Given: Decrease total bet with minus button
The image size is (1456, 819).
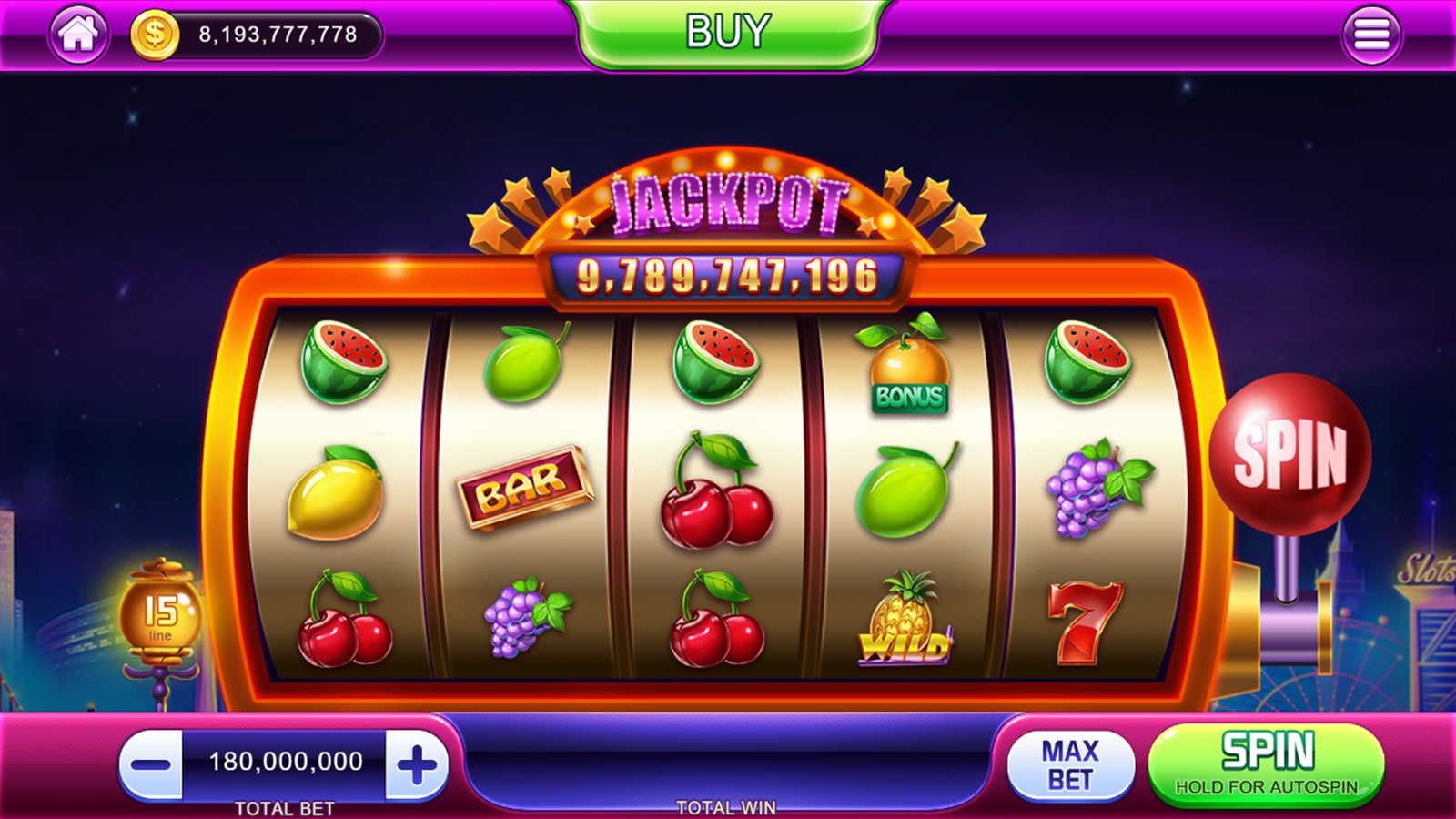Looking at the screenshot, I should pyautogui.click(x=151, y=764).
